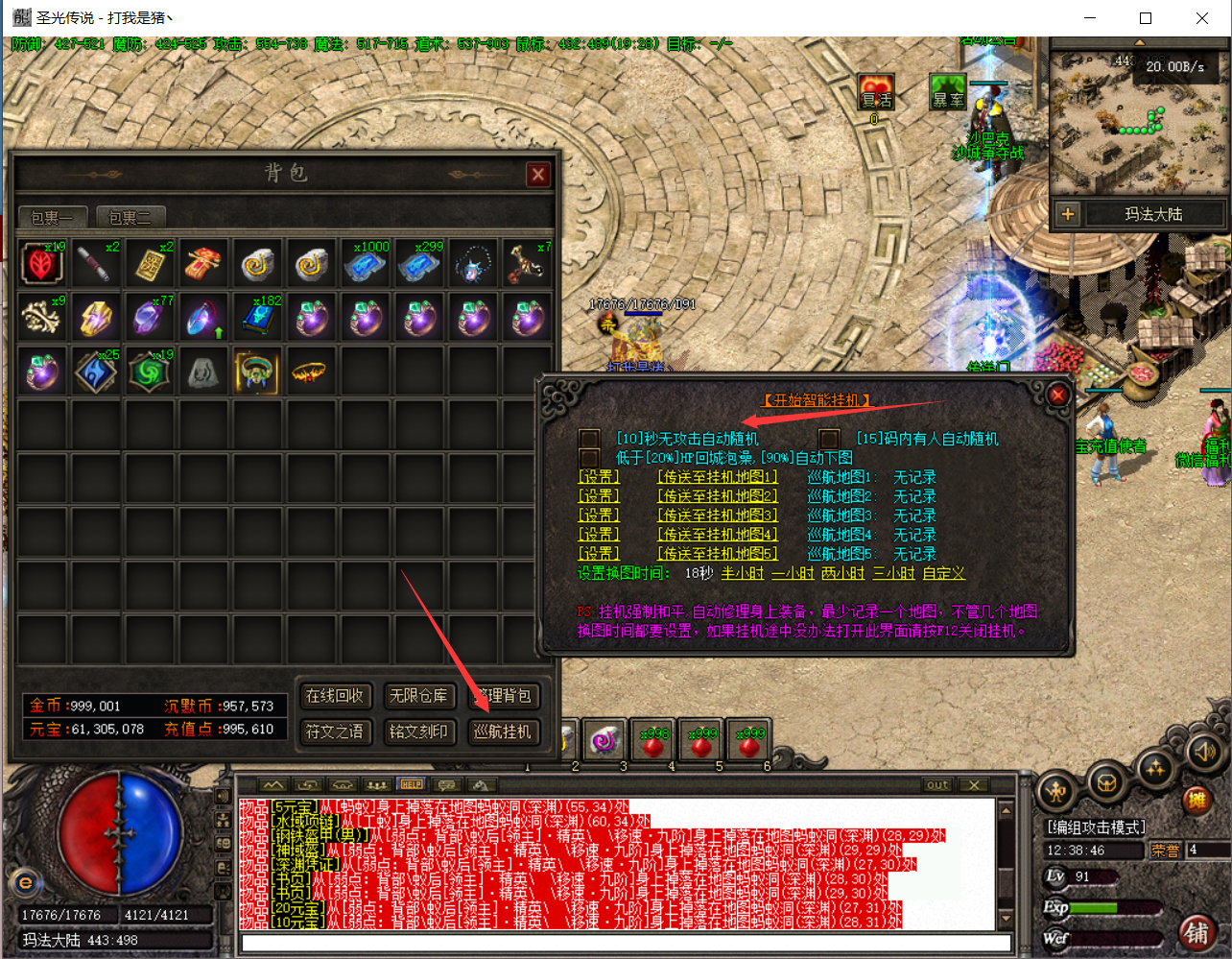Close the smart auto-hunt dialog
This screenshot has height=959, width=1232.
(1057, 395)
